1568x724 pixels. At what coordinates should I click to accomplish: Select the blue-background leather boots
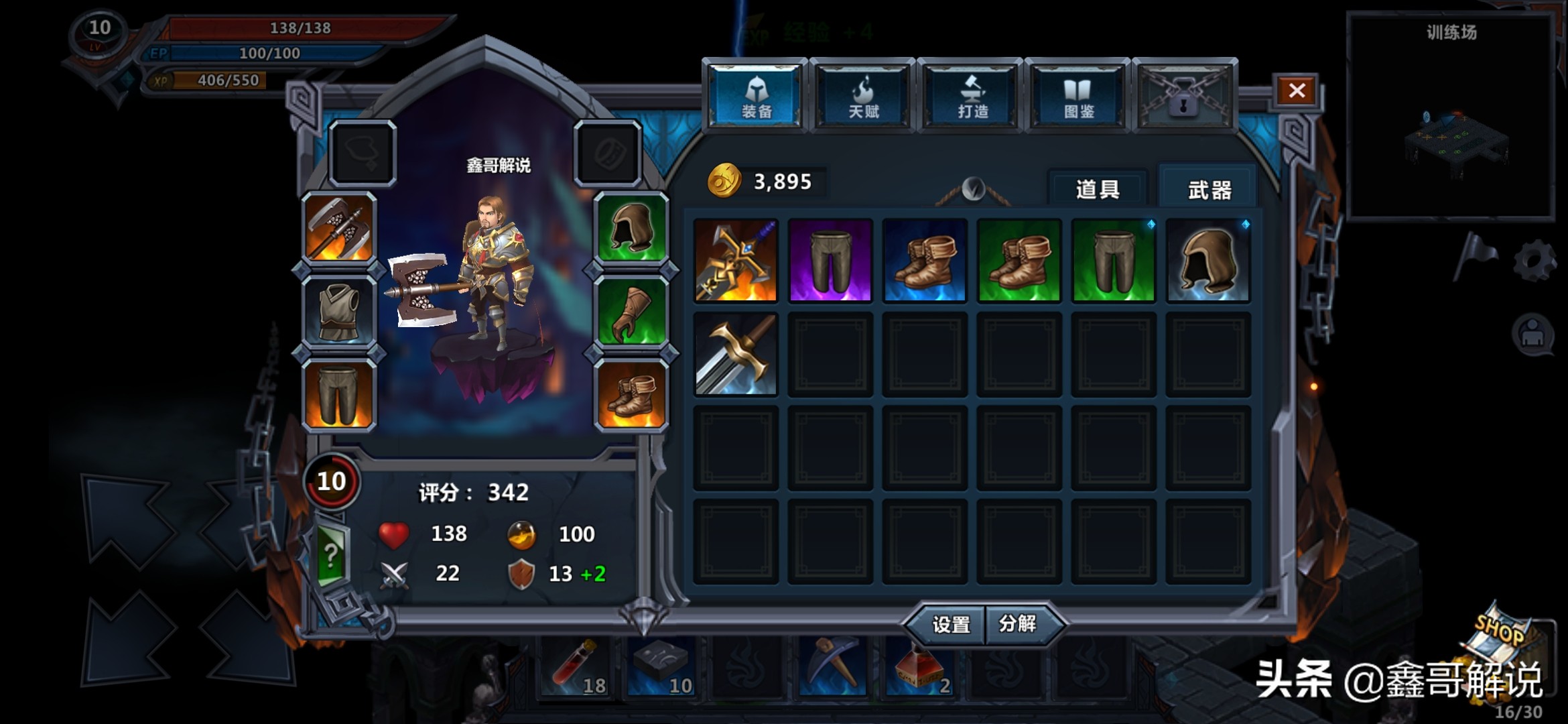click(x=925, y=261)
